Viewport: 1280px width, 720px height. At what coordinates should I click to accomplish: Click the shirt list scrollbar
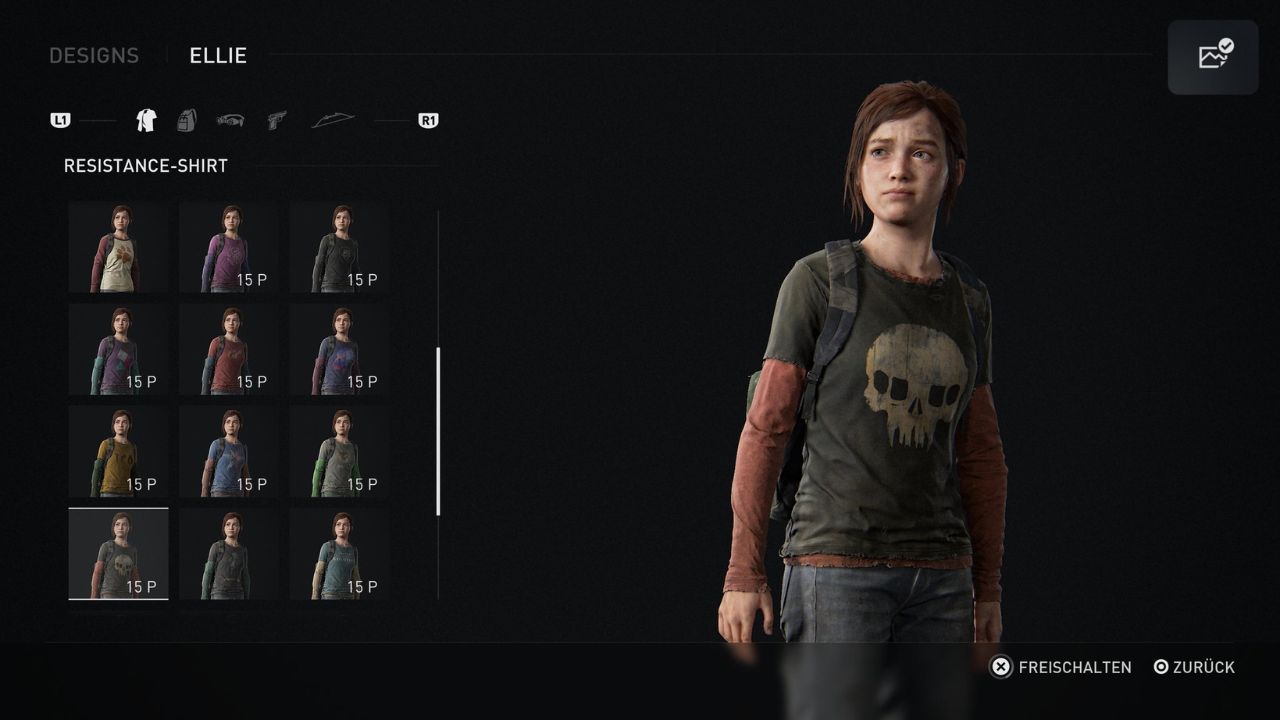click(x=437, y=430)
